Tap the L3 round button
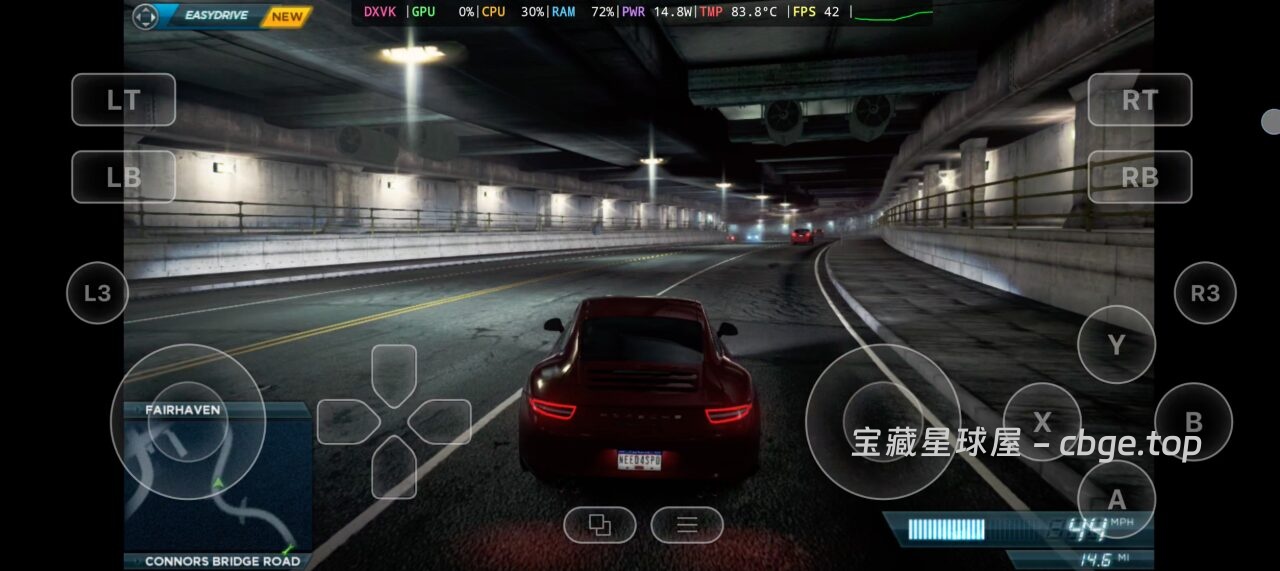This screenshot has height=571, width=1280. (x=97, y=293)
